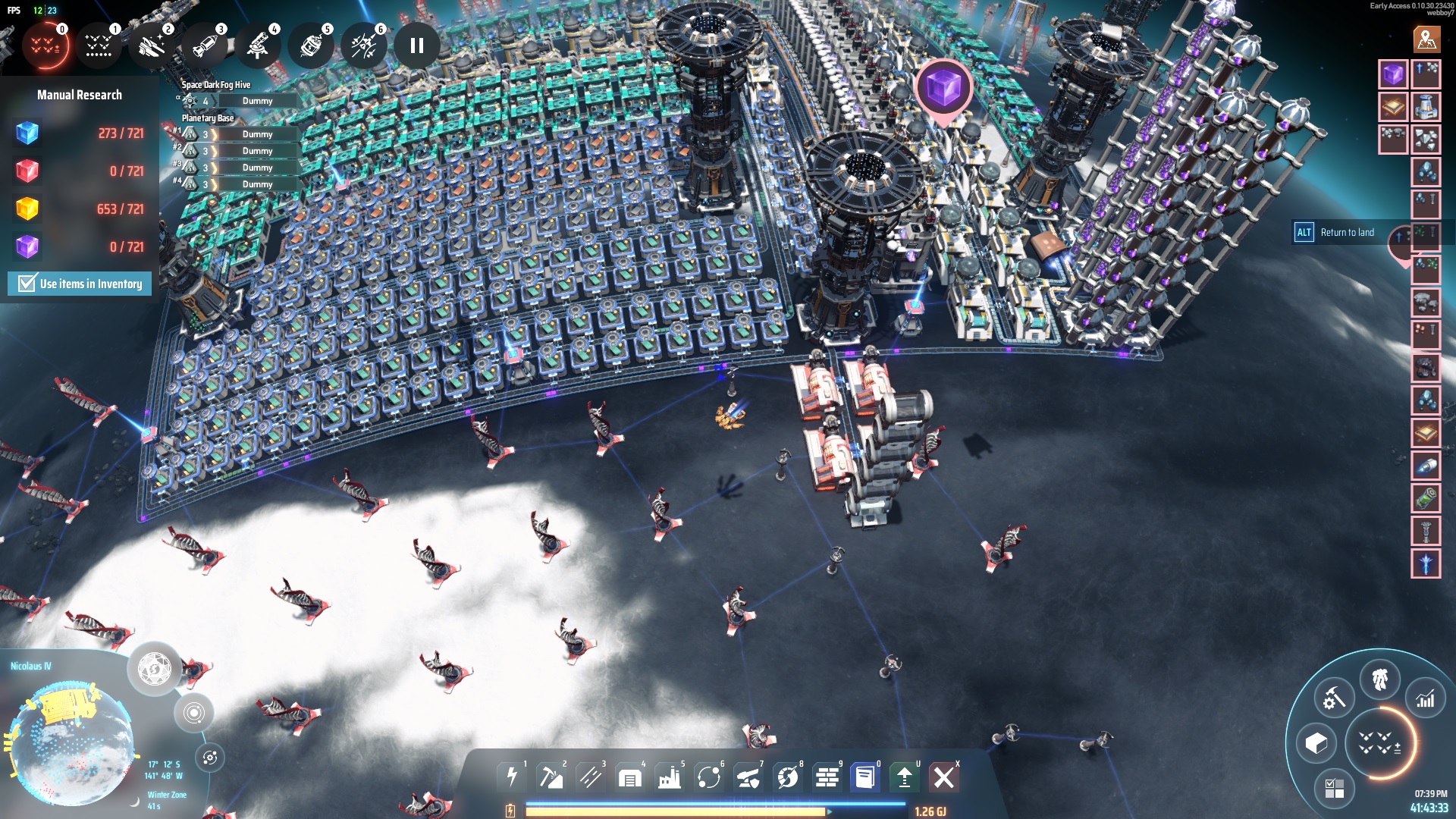The height and width of the screenshot is (819, 1456).
Task: Open the pickaxe mining build category
Action: click(551, 777)
